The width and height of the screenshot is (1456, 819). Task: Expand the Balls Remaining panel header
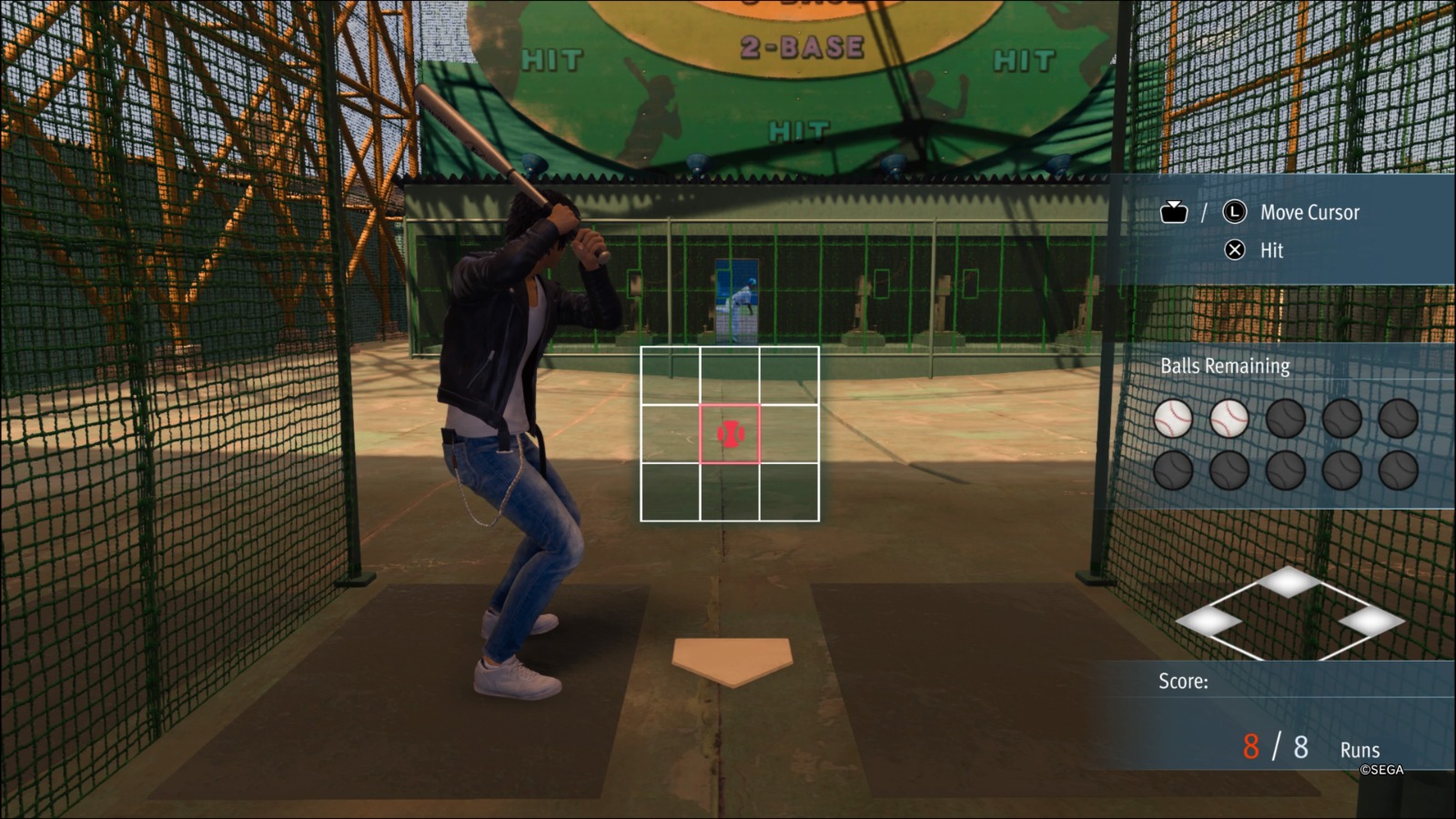click(x=1224, y=367)
